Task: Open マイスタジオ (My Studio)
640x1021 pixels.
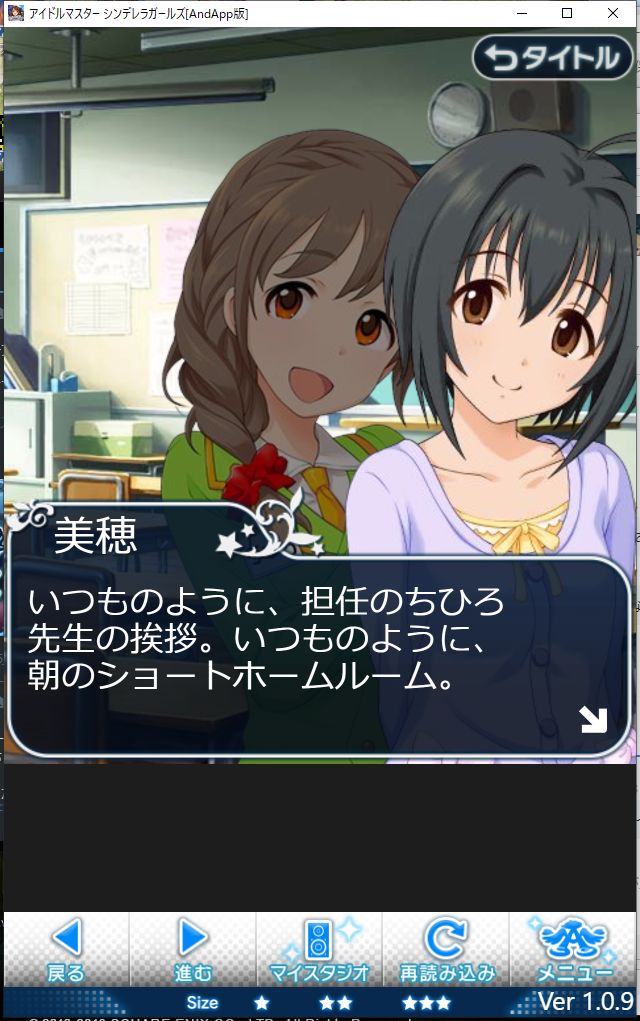Action: click(x=319, y=950)
